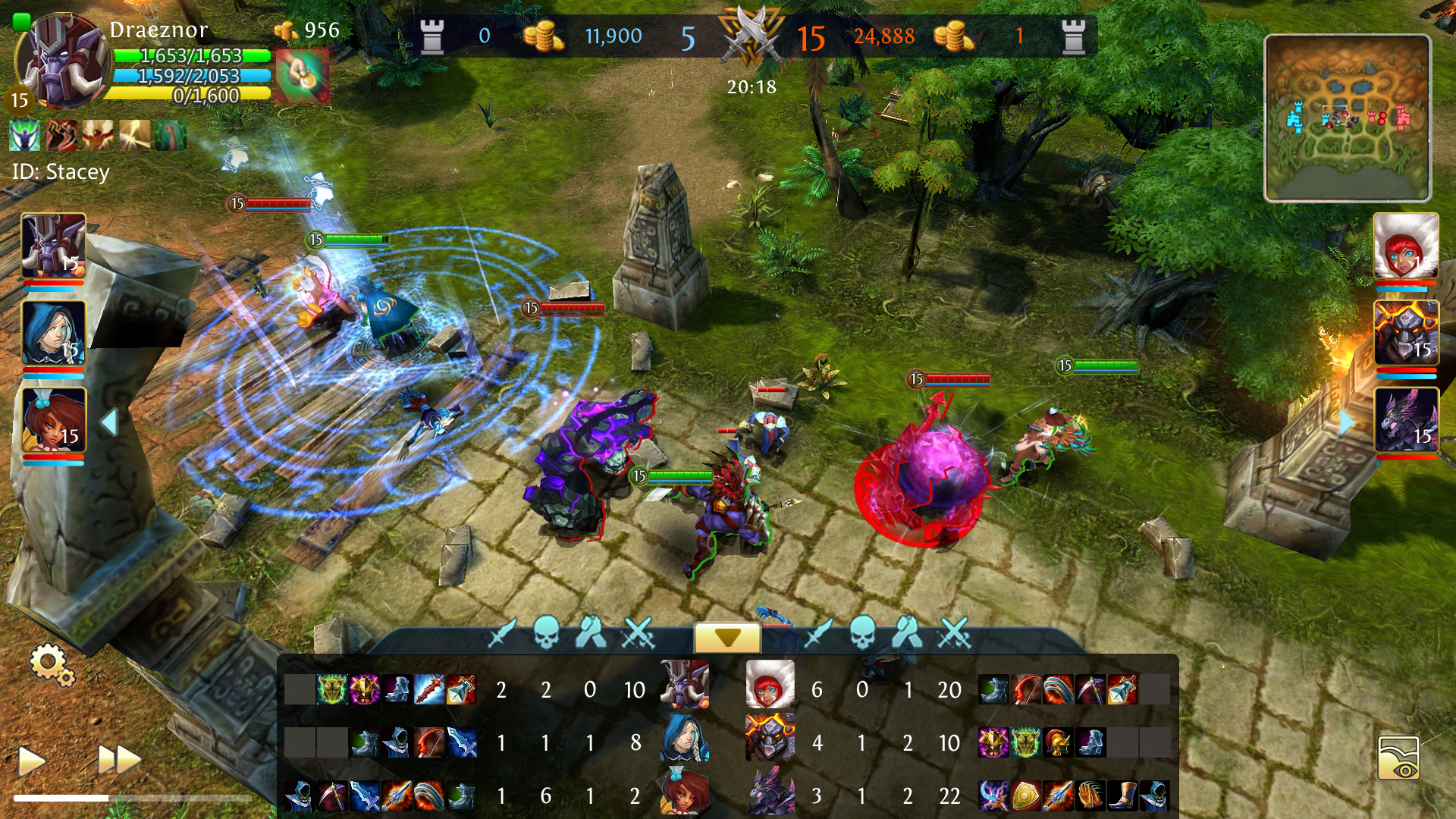Click the purple wolf's scoreboard portrait
The height and width of the screenshot is (819, 1456).
(x=770, y=792)
